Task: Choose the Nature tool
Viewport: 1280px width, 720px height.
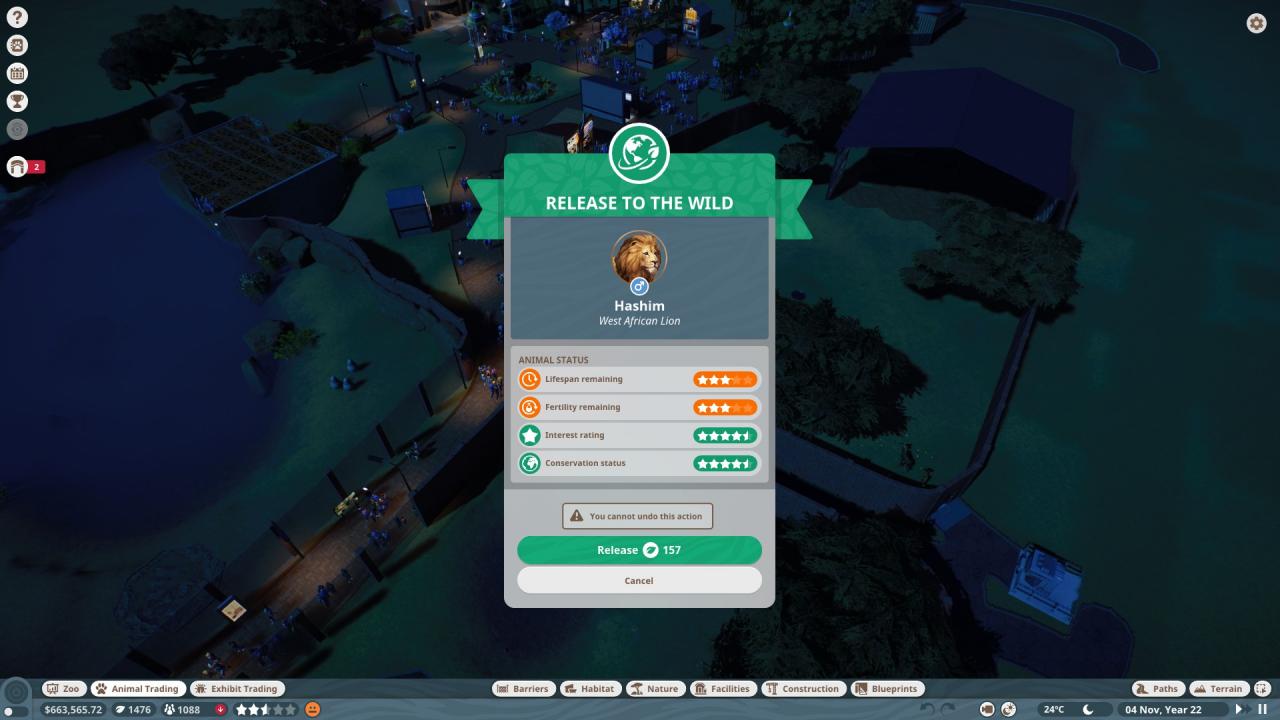Action: point(655,689)
